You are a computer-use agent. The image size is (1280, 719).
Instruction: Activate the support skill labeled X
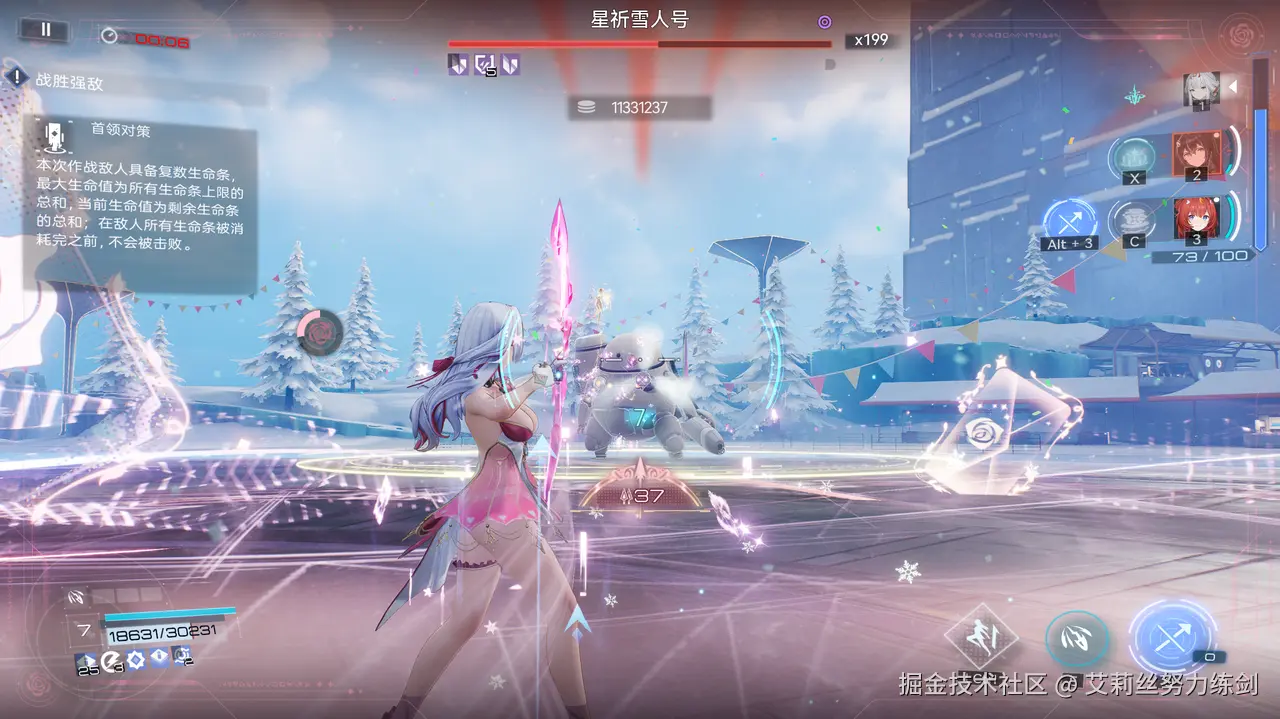tap(1133, 158)
